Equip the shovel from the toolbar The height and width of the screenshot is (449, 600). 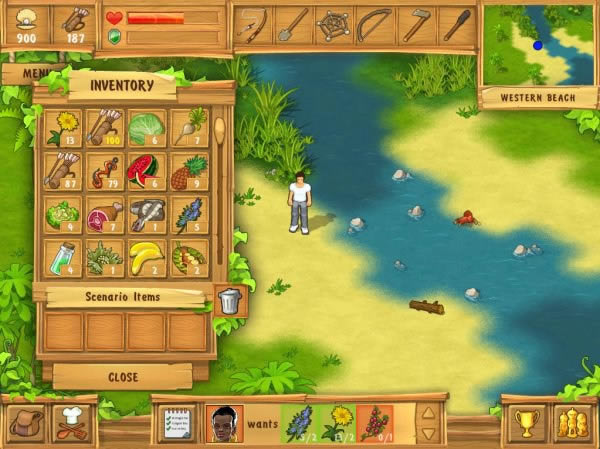click(x=293, y=24)
